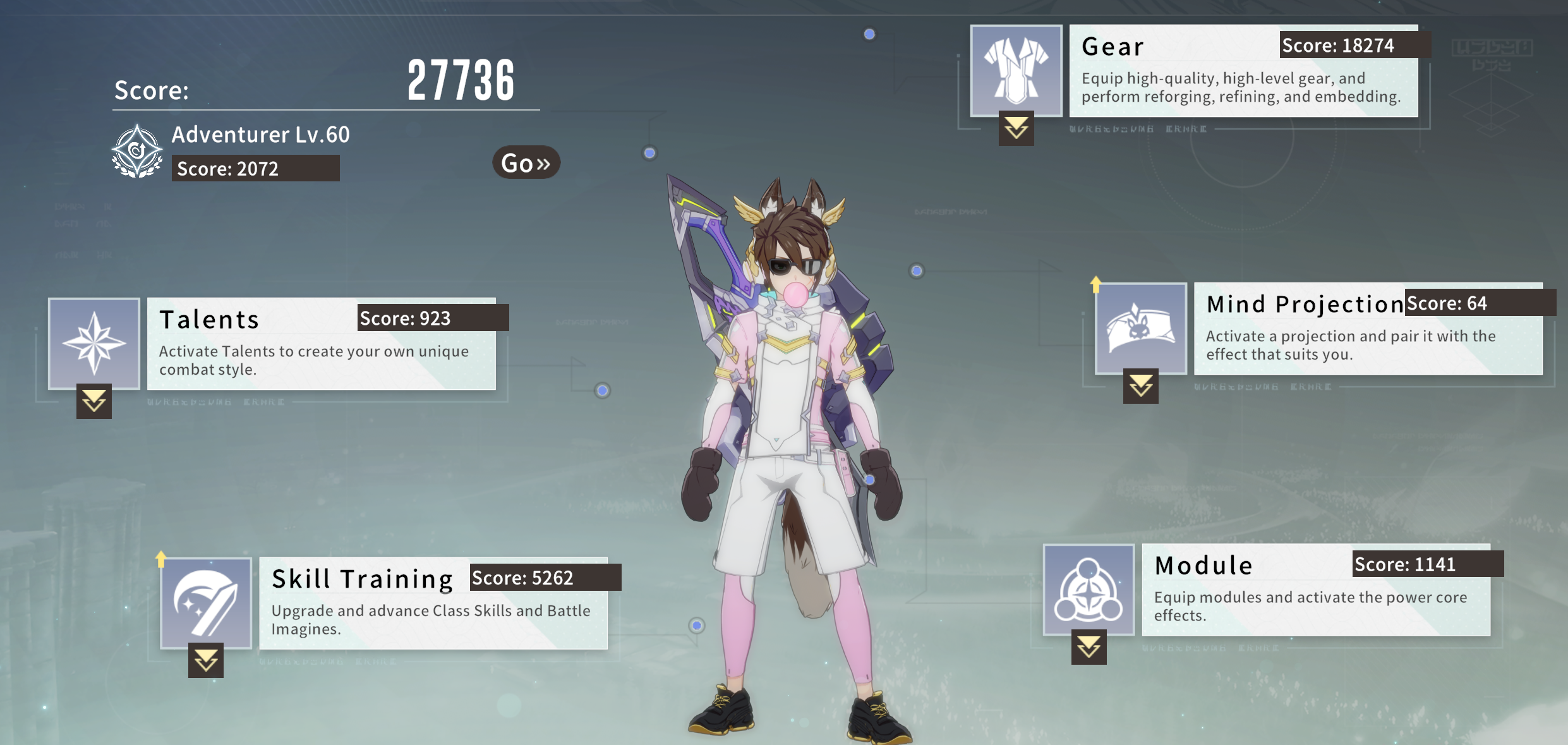
Task: Open the Skill Training panel
Action: [433, 603]
